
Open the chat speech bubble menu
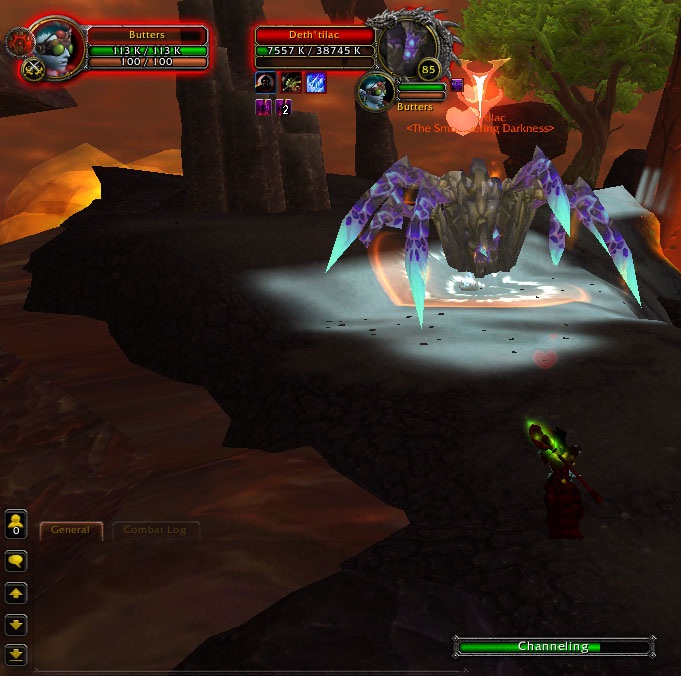[16, 562]
